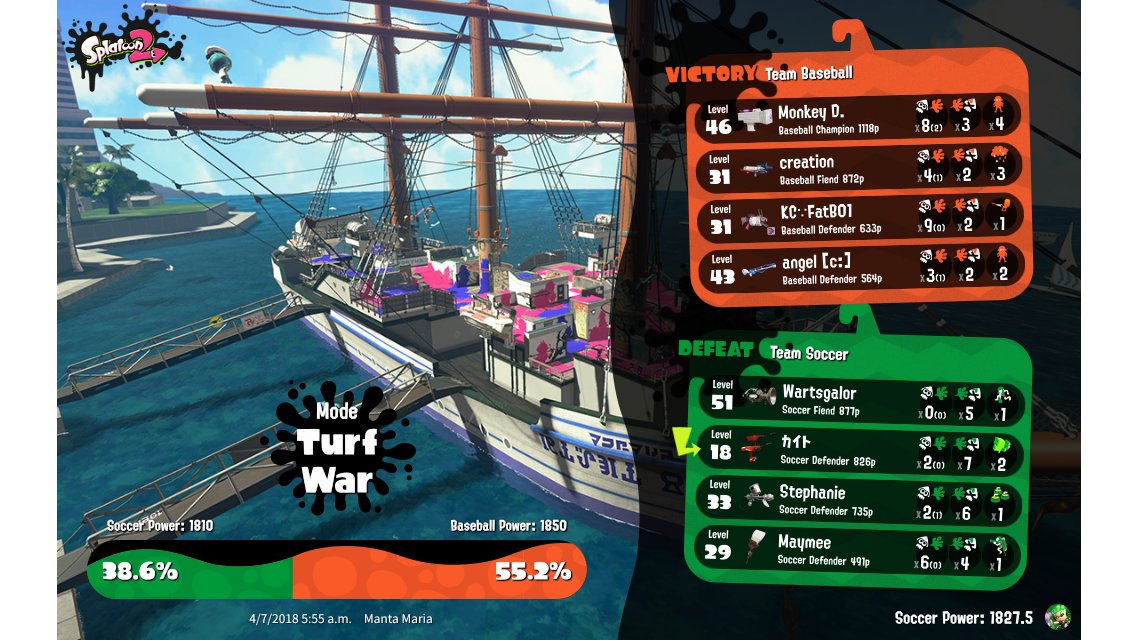Select Monkey D. player row
This screenshot has height=640, width=1138.
click(x=860, y=118)
